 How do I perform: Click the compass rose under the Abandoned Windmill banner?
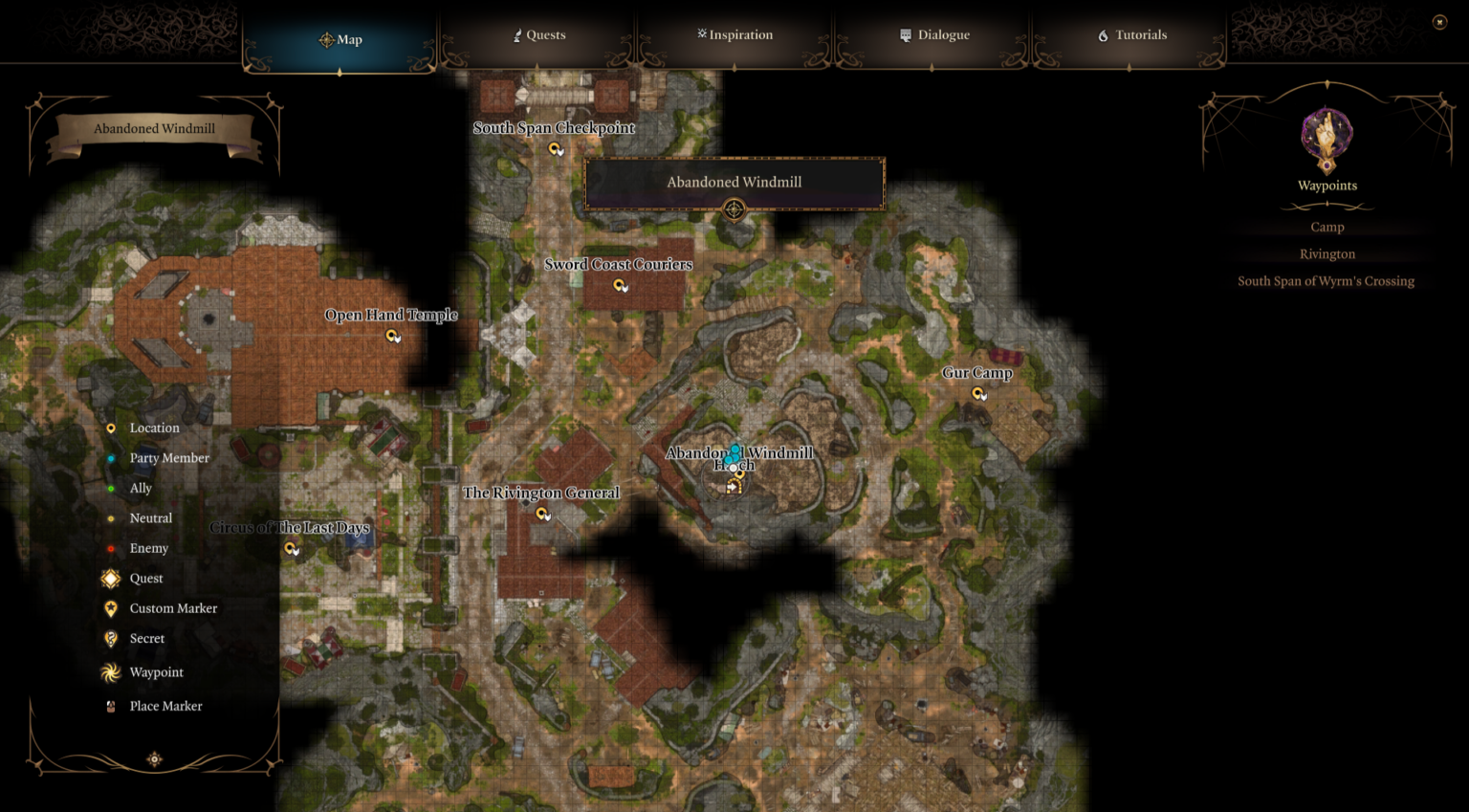(x=734, y=208)
